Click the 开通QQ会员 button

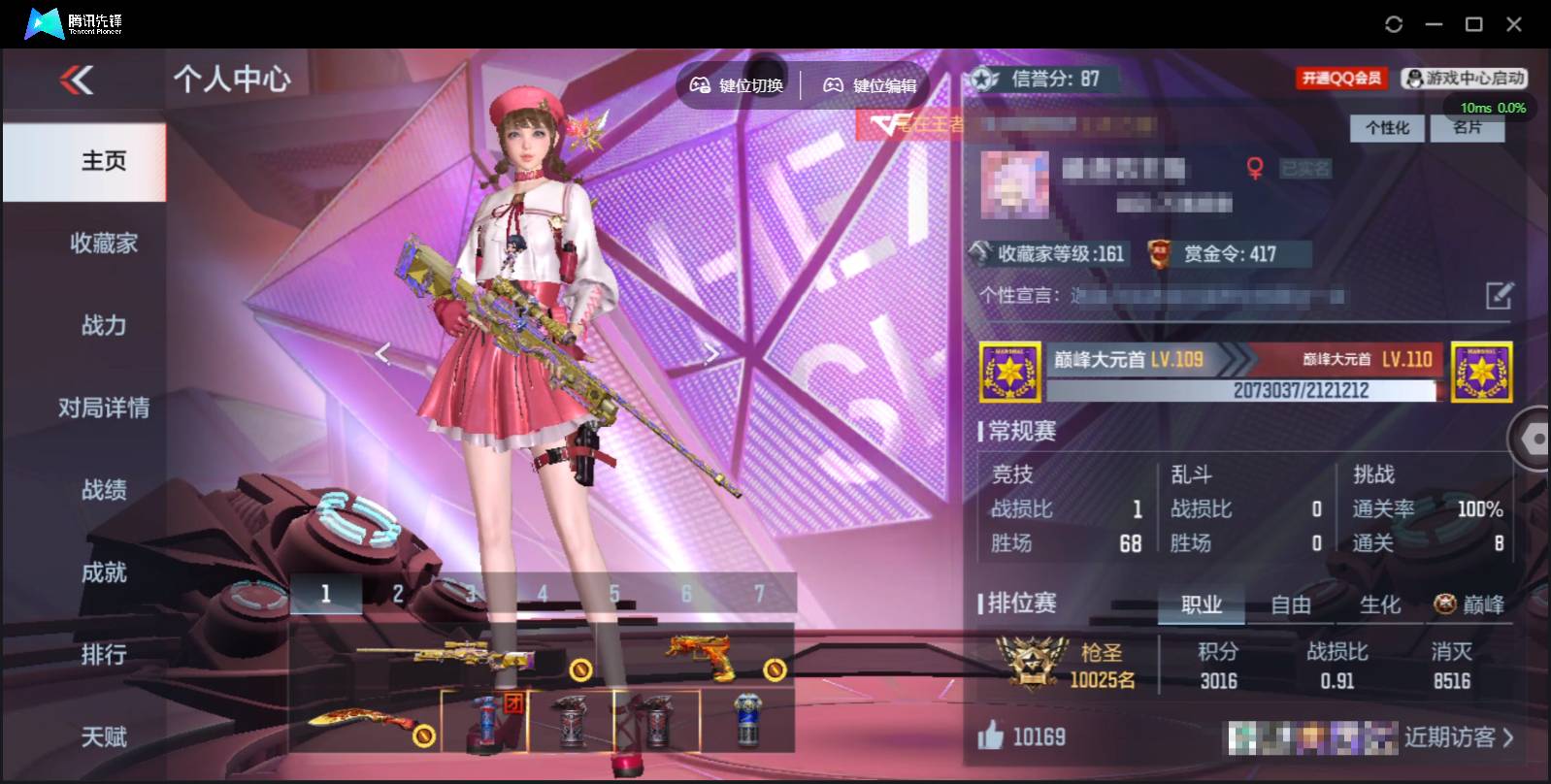coord(1340,79)
